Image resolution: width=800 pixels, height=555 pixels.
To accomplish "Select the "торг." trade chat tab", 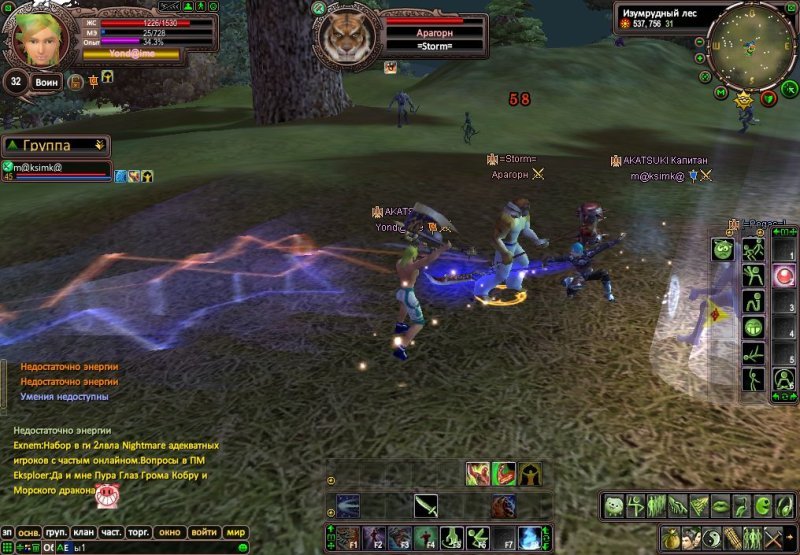I will point(140,532).
